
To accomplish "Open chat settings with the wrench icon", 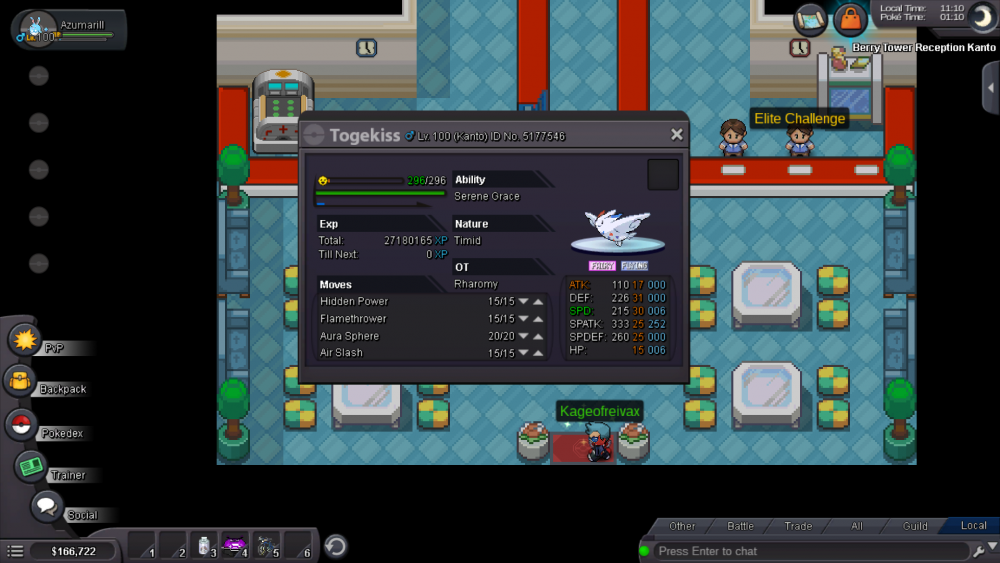I will click(x=978, y=551).
